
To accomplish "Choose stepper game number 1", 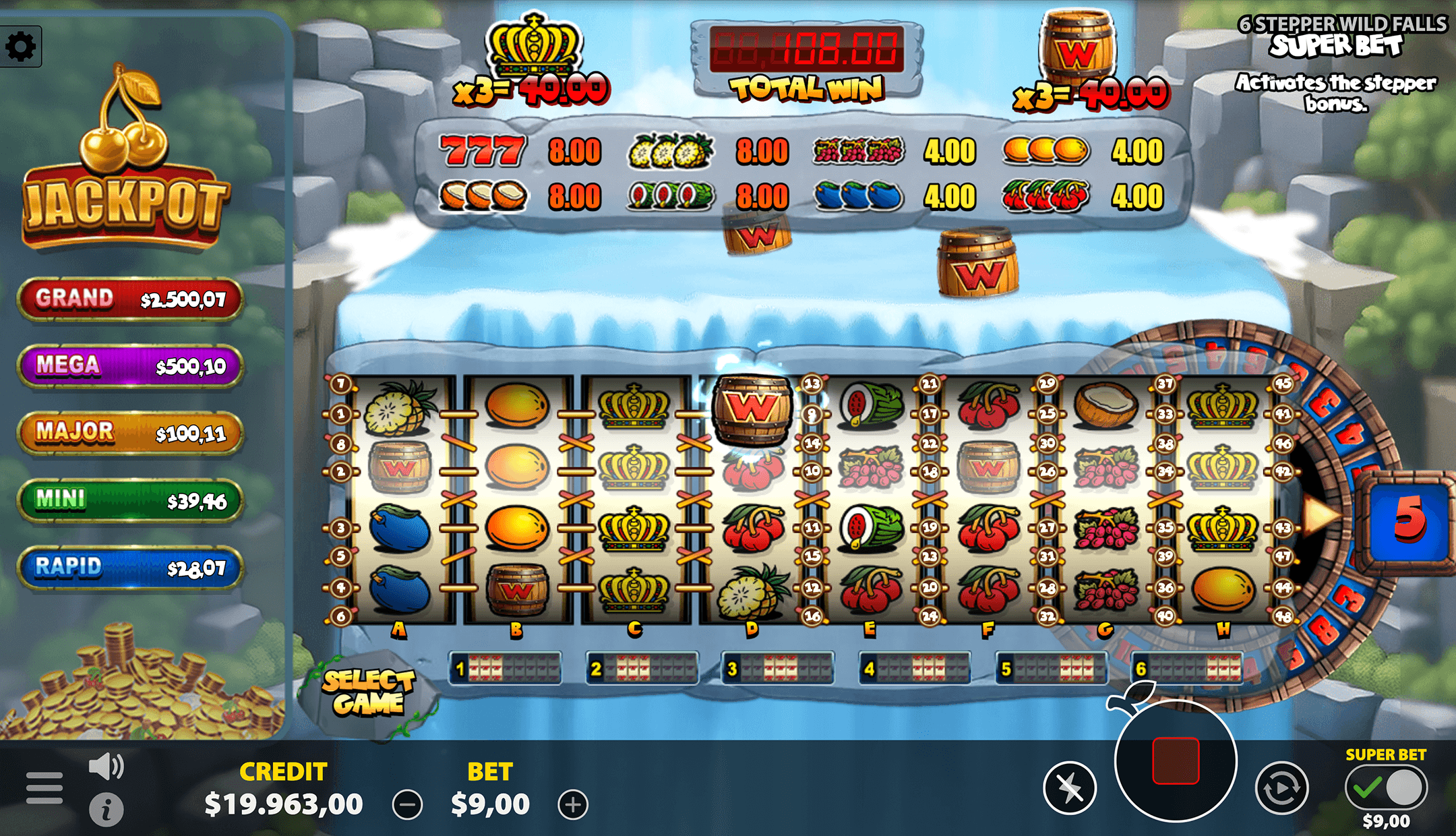I will tap(506, 669).
